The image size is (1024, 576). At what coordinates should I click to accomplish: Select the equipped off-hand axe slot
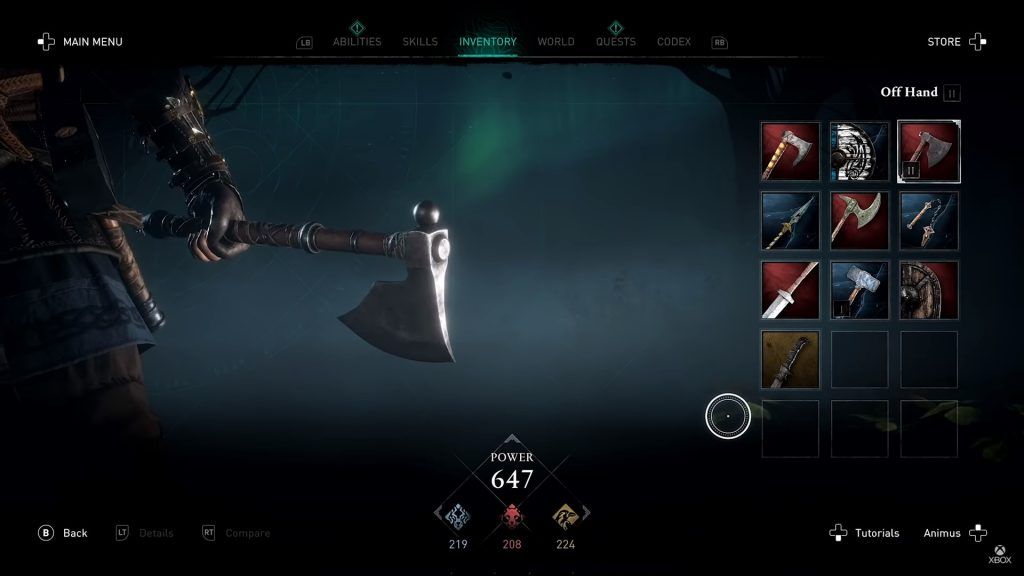point(929,151)
